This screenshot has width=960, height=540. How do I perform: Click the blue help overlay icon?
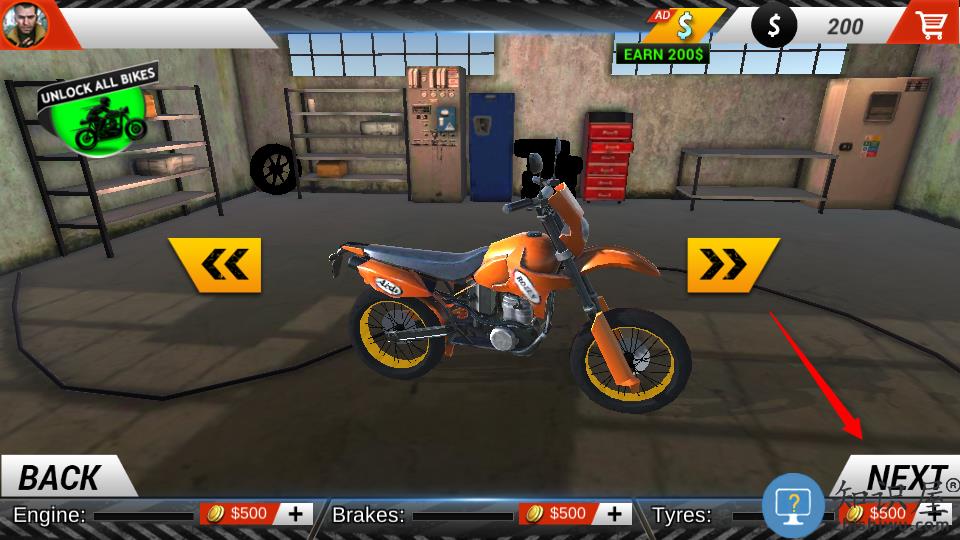point(793,504)
